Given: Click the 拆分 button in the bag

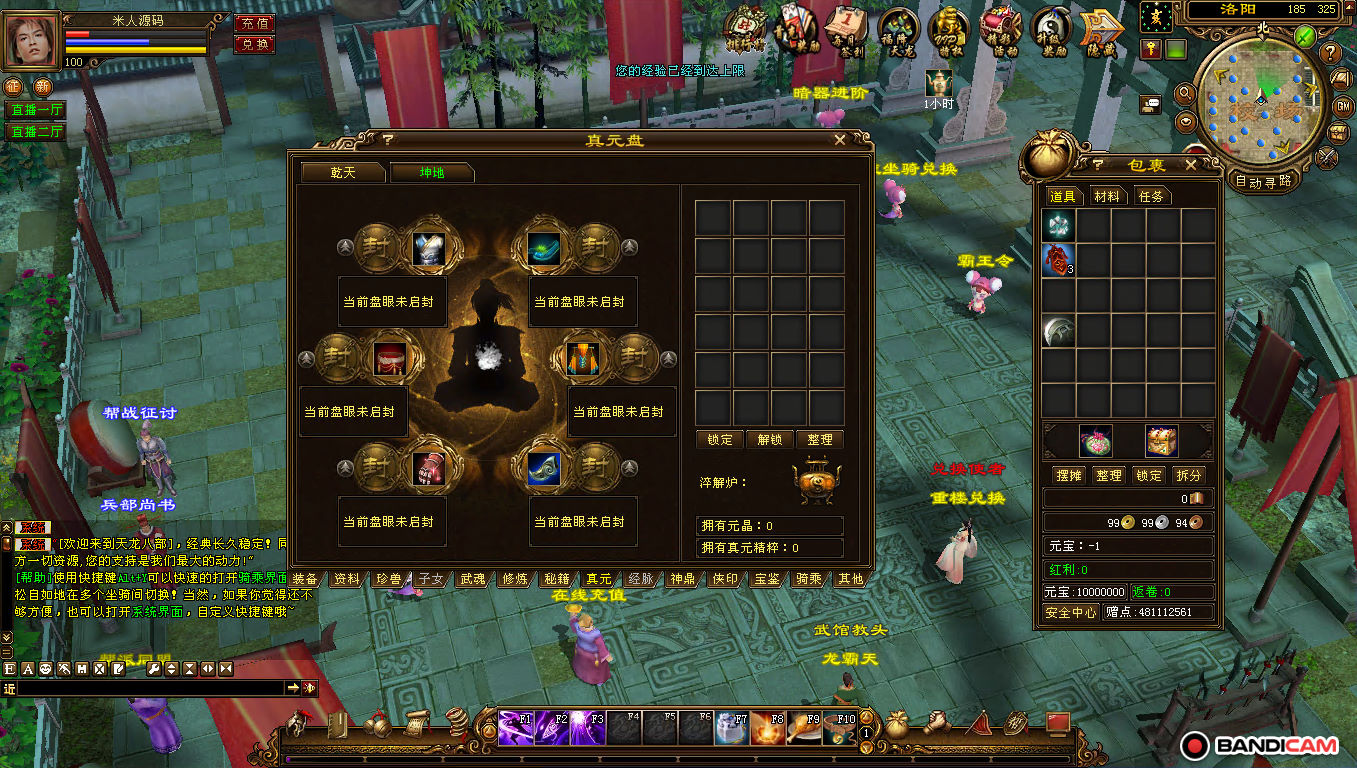Looking at the screenshot, I should coord(1188,476).
